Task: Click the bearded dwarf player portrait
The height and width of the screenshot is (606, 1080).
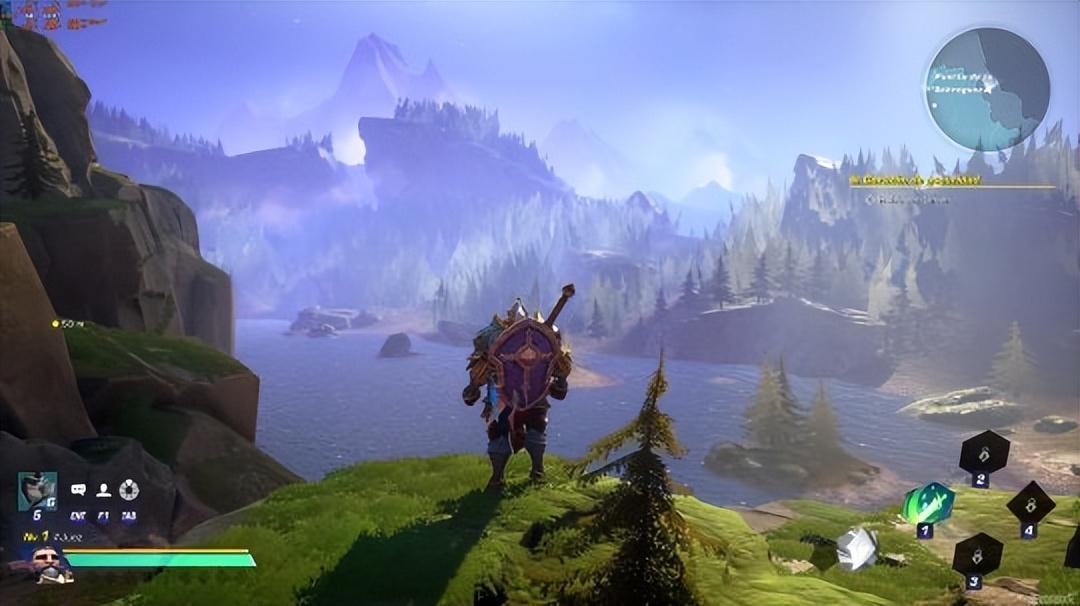Action: tap(48, 565)
